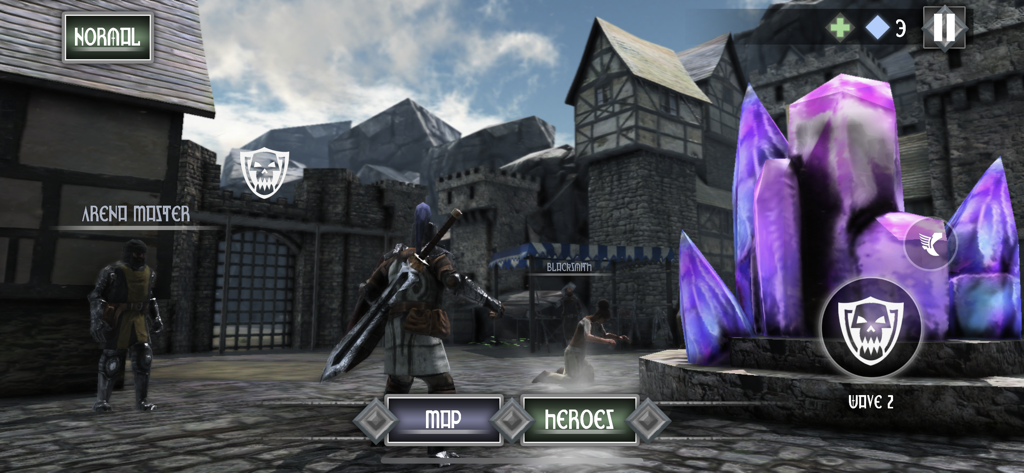1024x473 pixels.
Task: Pause the game
Action: pos(943,28)
